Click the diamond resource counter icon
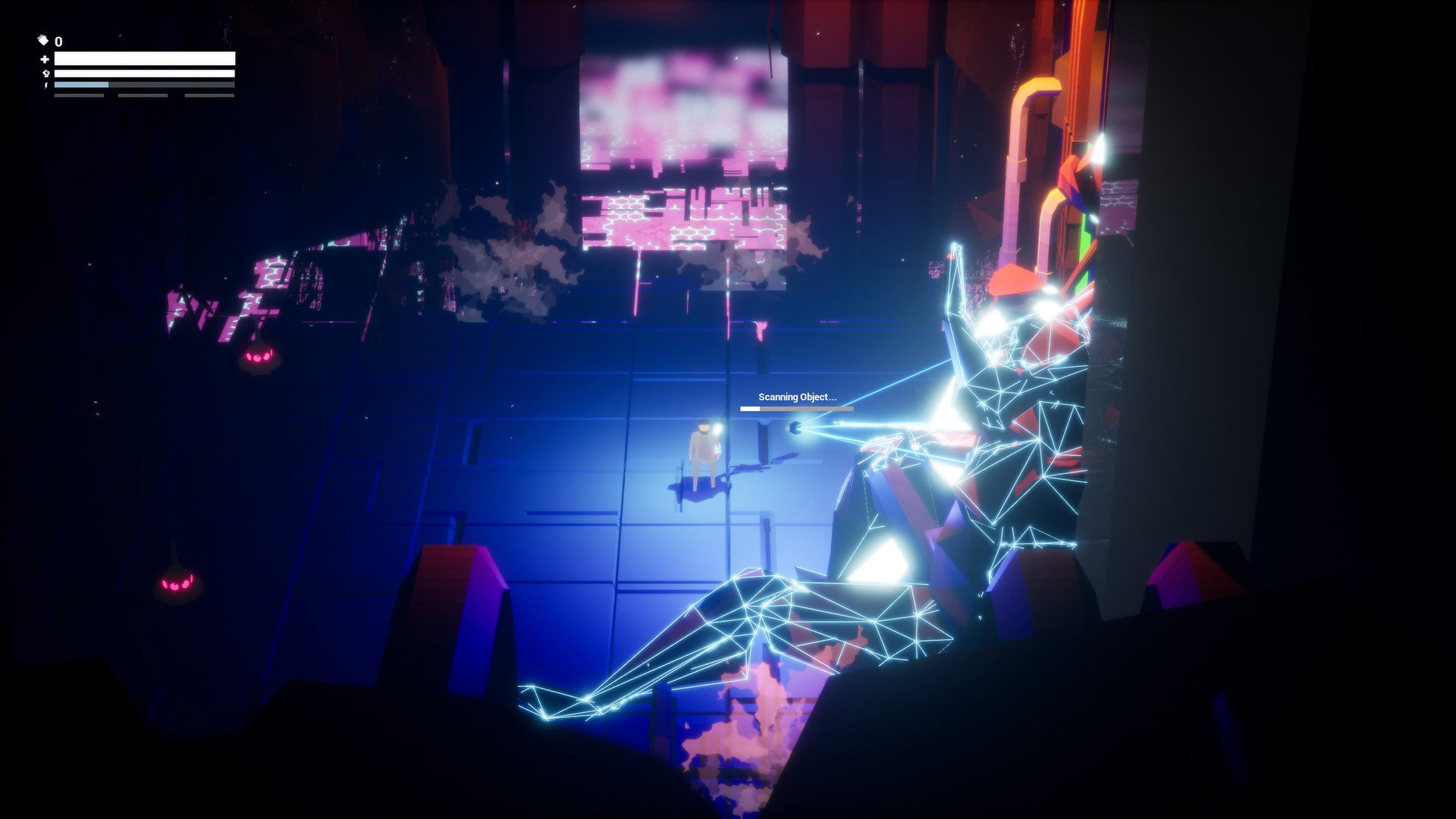This screenshot has width=1456, height=819. pyautogui.click(x=43, y=40)
